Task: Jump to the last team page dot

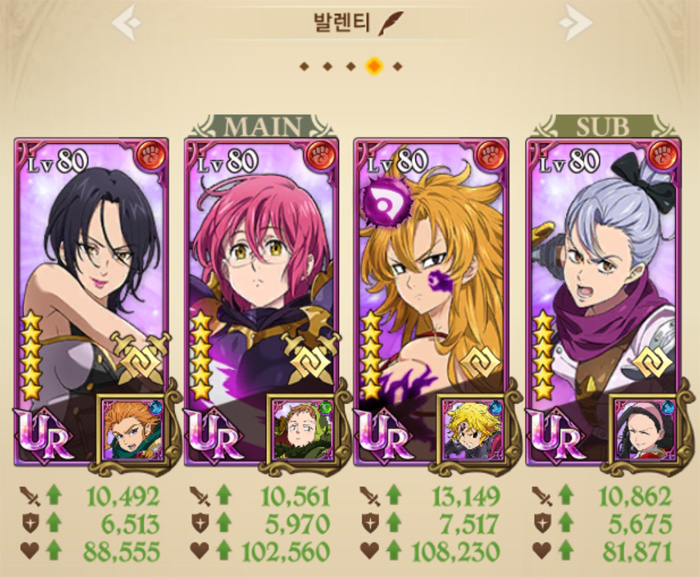Action: pyautogui.click(x=397, y=66)
